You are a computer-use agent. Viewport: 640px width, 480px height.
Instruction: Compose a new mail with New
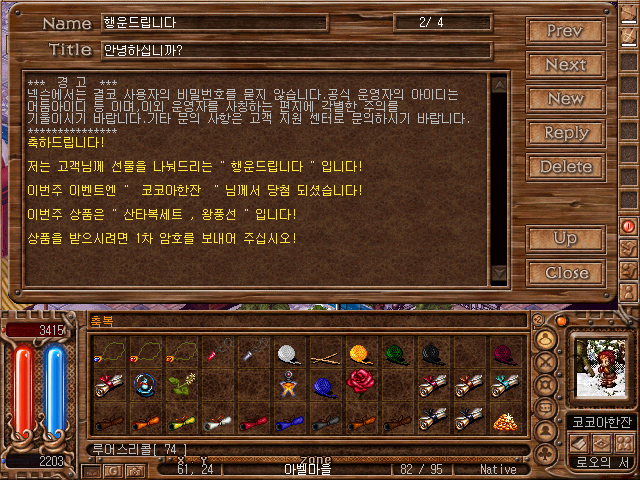click(565, 99)
